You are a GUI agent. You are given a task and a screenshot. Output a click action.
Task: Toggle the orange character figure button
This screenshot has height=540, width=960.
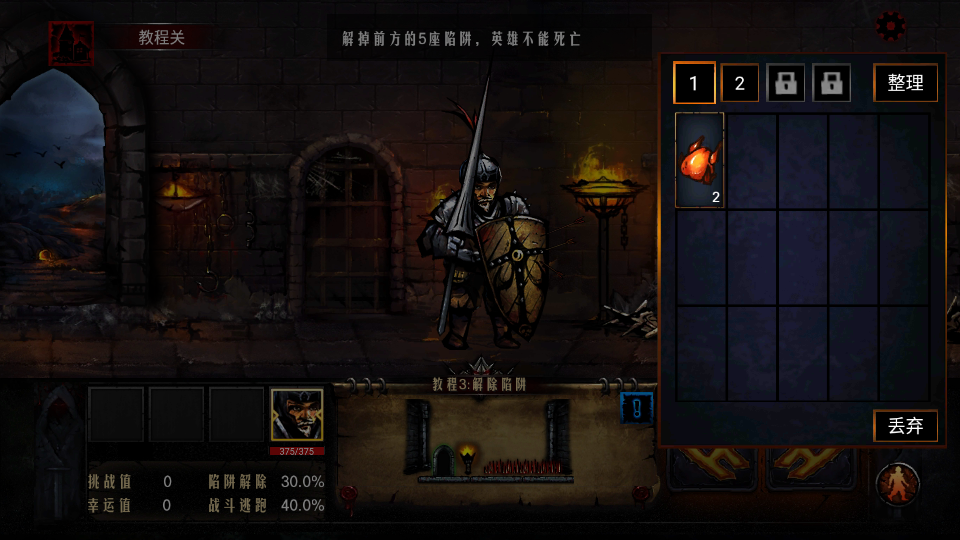[897, 484]
